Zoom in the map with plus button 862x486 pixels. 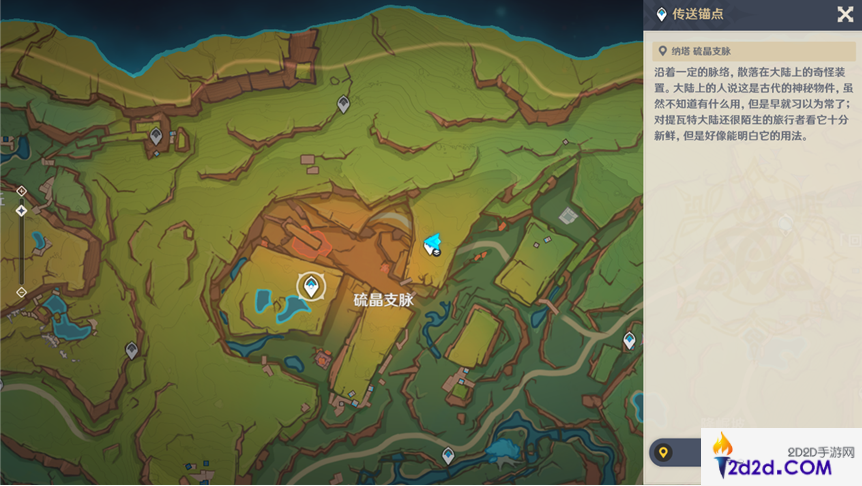coord(21,190)
